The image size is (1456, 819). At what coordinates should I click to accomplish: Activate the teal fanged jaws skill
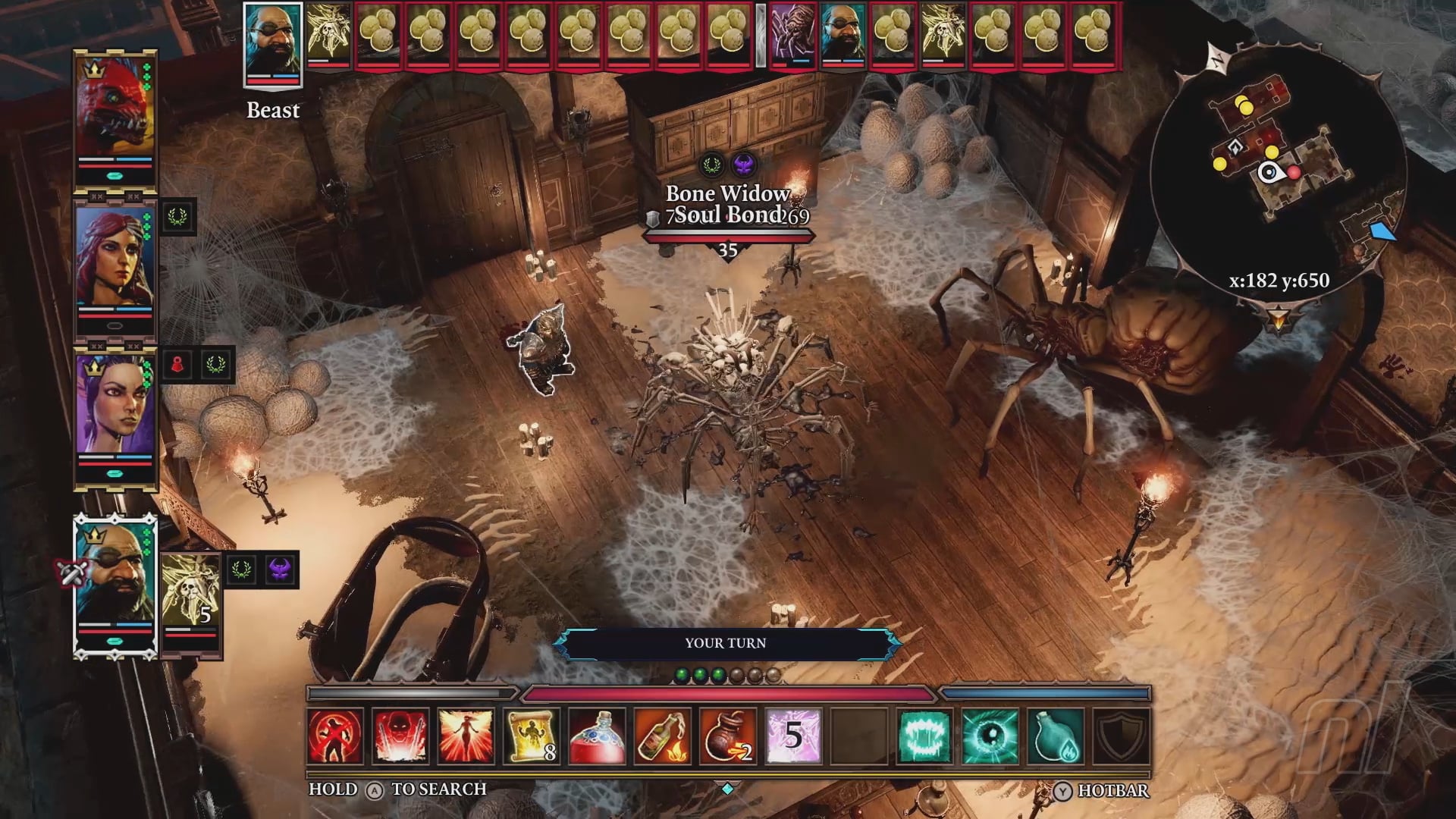(924, 736)
